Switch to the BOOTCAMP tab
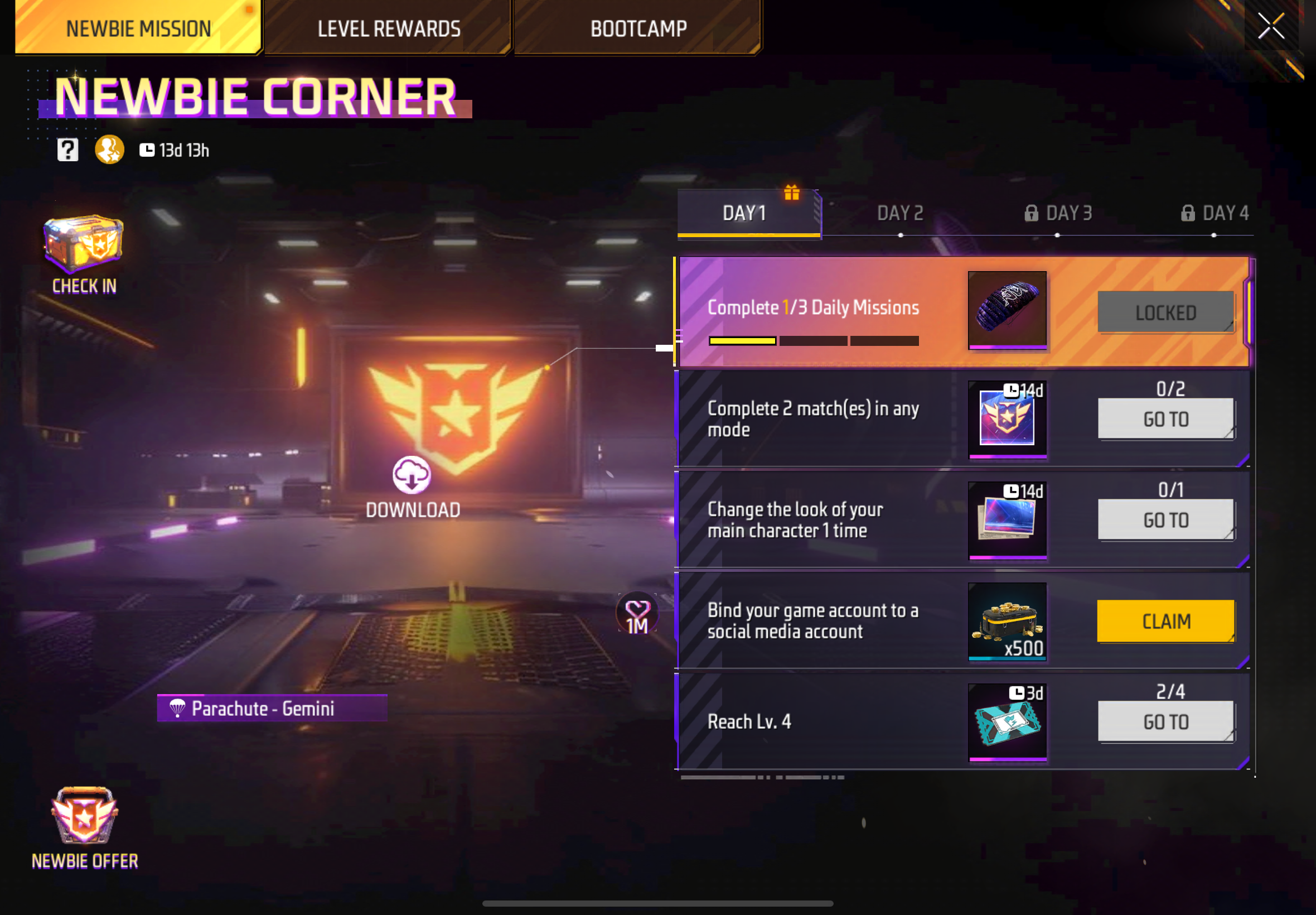 [638, 27]
